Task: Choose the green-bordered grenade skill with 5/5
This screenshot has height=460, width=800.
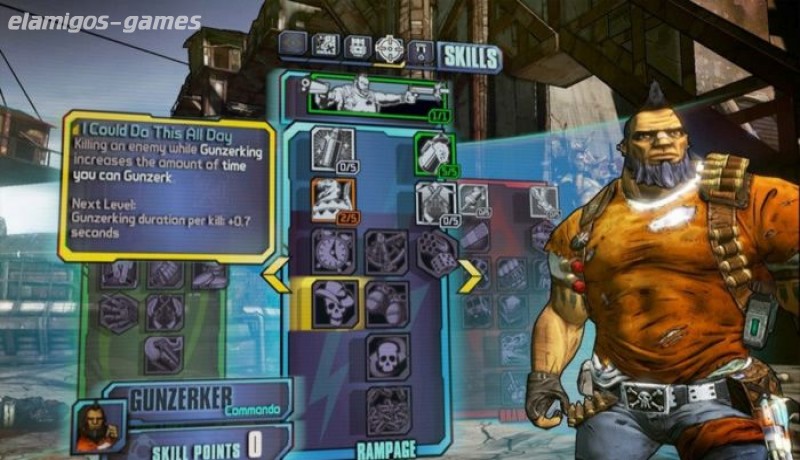Action: click(435, 151)
